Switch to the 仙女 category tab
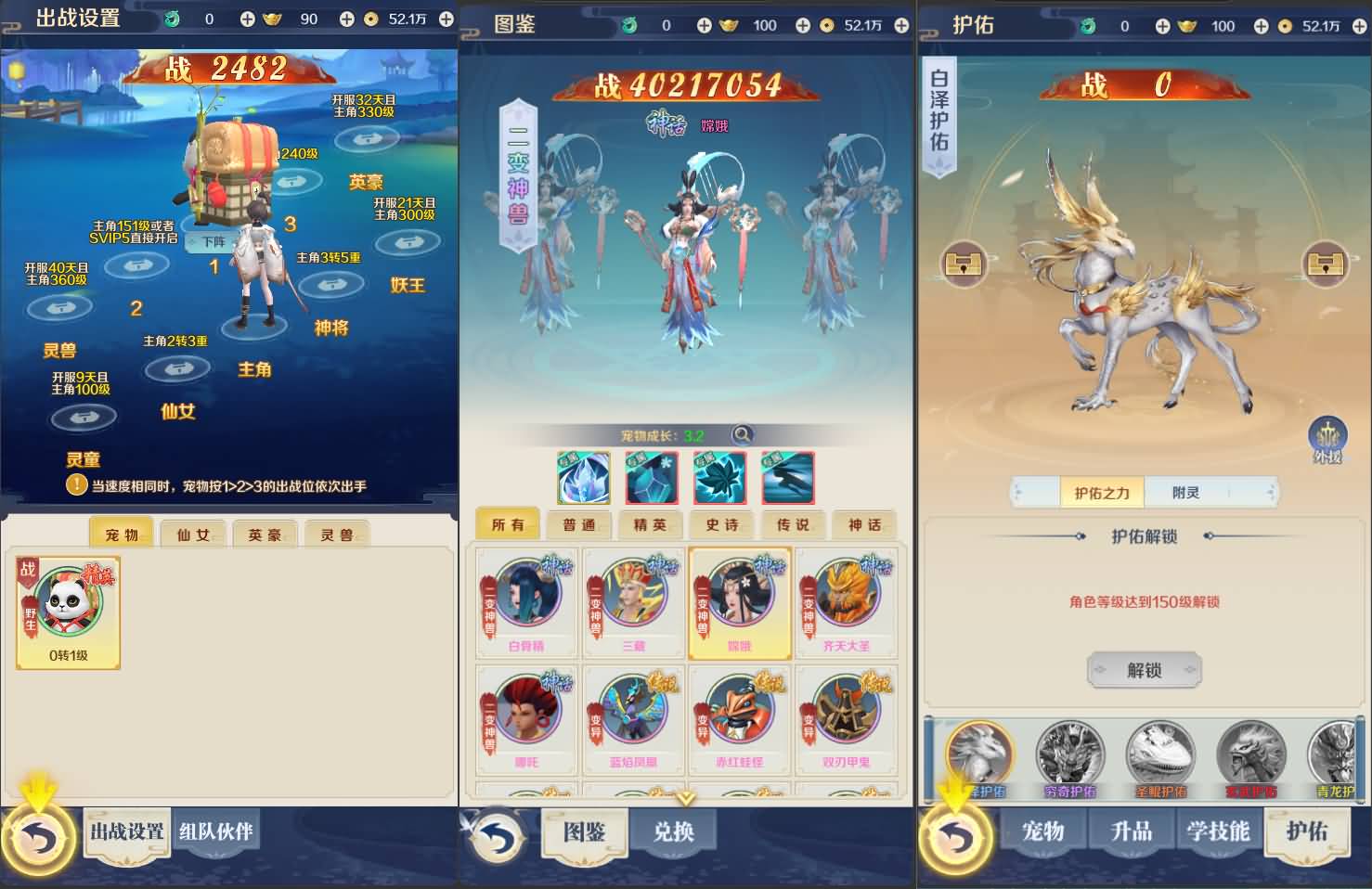Image resolution: width=1372 pixels, height=889 pixels. point(193,535)
